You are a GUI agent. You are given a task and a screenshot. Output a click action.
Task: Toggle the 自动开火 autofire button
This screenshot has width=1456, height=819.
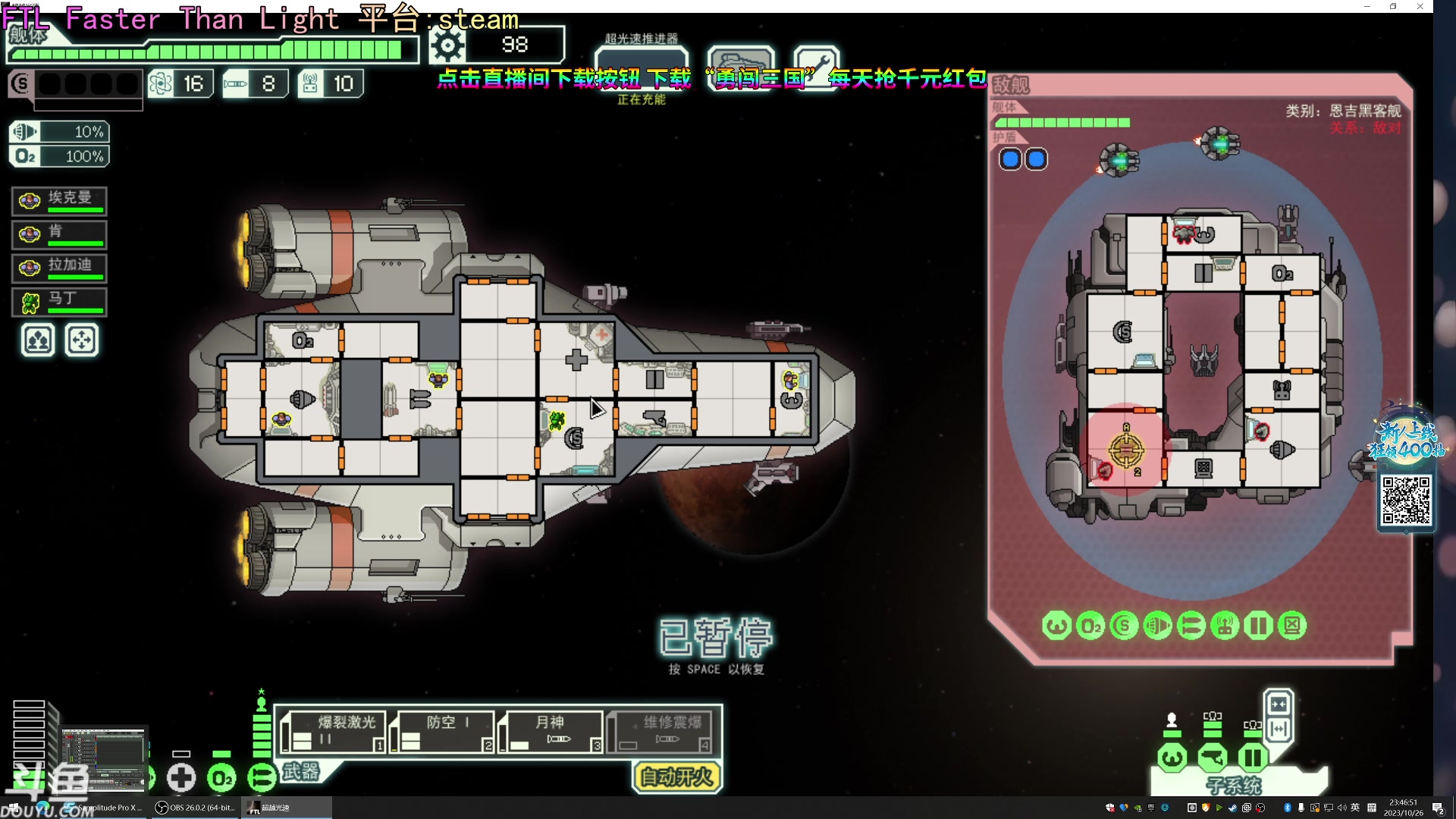pos(676,777)
